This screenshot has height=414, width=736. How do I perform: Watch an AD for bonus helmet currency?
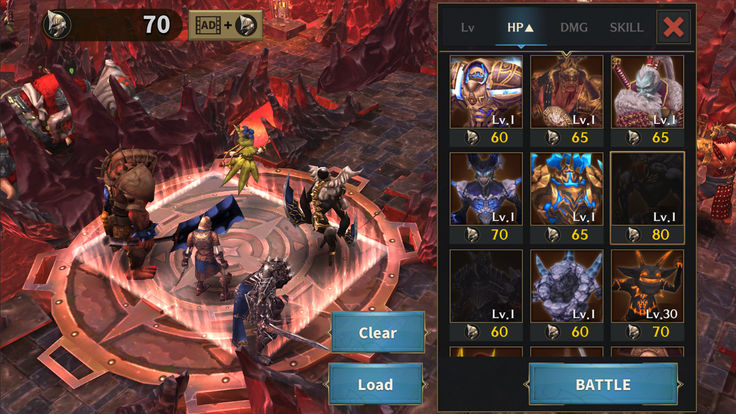[x=224, y=25]
